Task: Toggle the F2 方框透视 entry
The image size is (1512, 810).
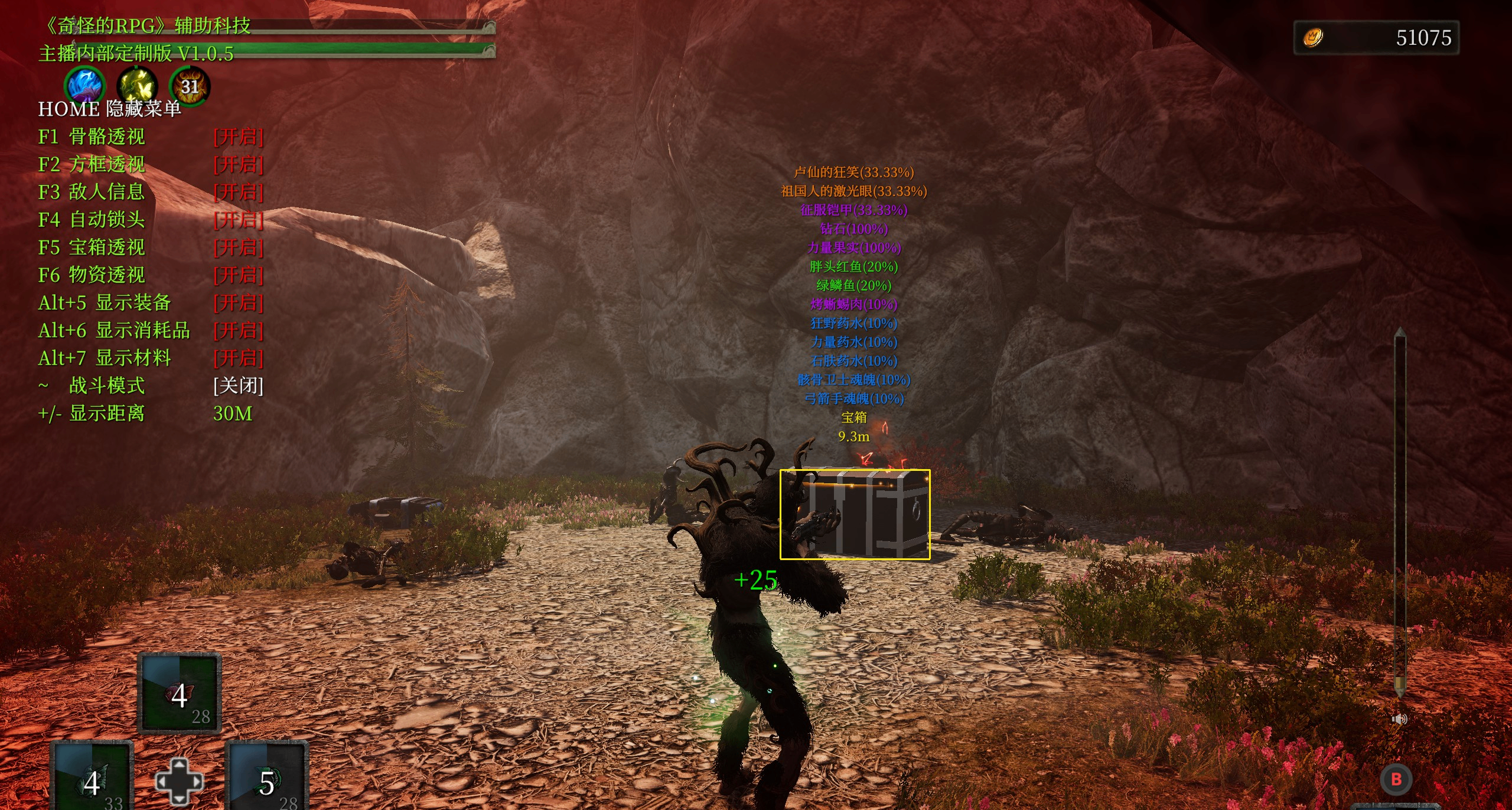Action: coord(238,164)
